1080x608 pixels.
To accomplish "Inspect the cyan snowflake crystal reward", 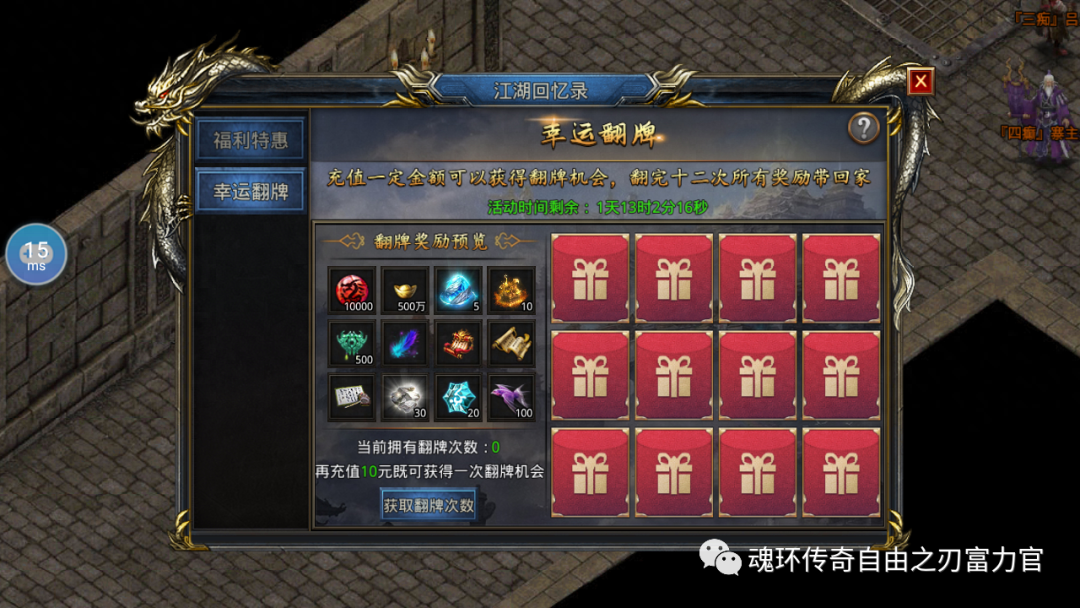I will (459, 397).
